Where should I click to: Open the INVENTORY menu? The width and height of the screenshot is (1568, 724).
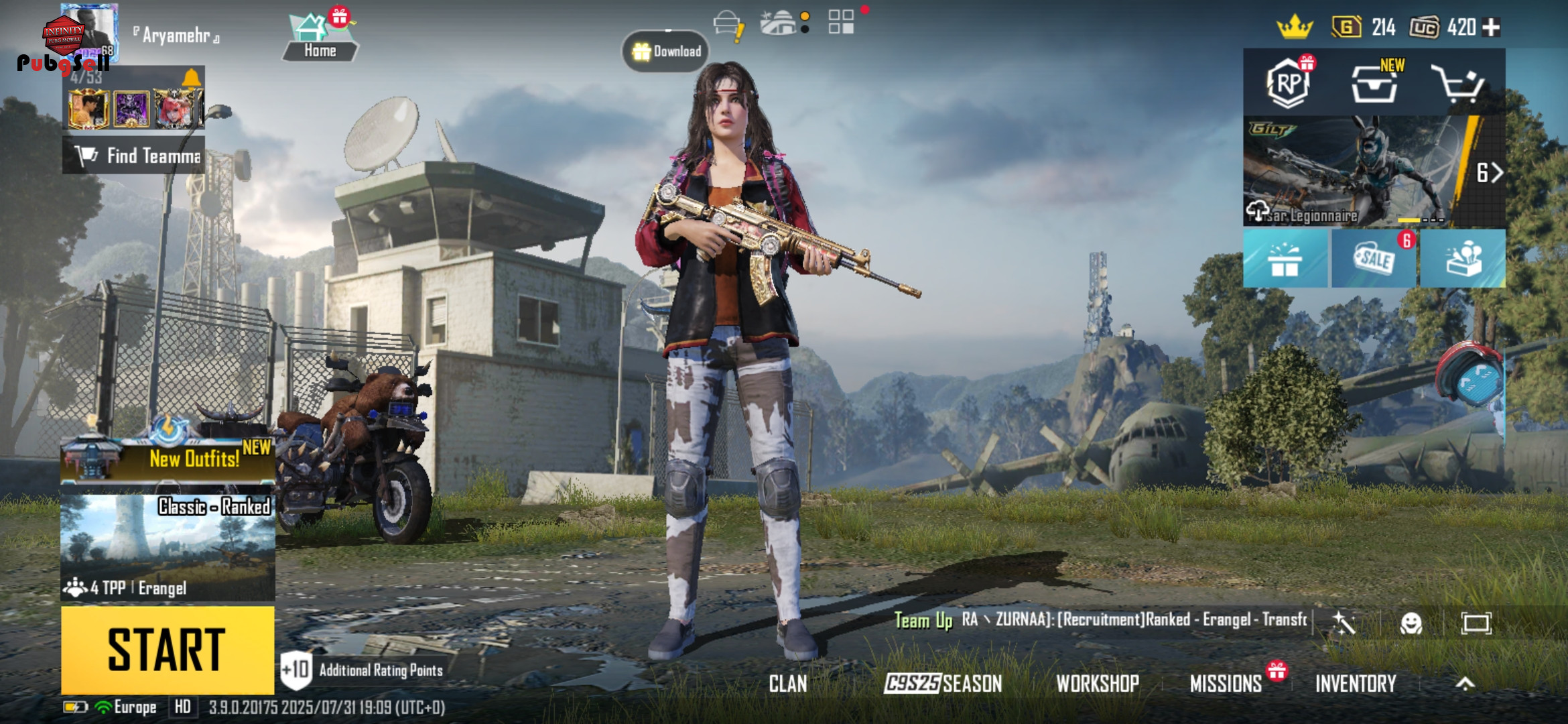pyautogui.click(x=1356, y=683)
